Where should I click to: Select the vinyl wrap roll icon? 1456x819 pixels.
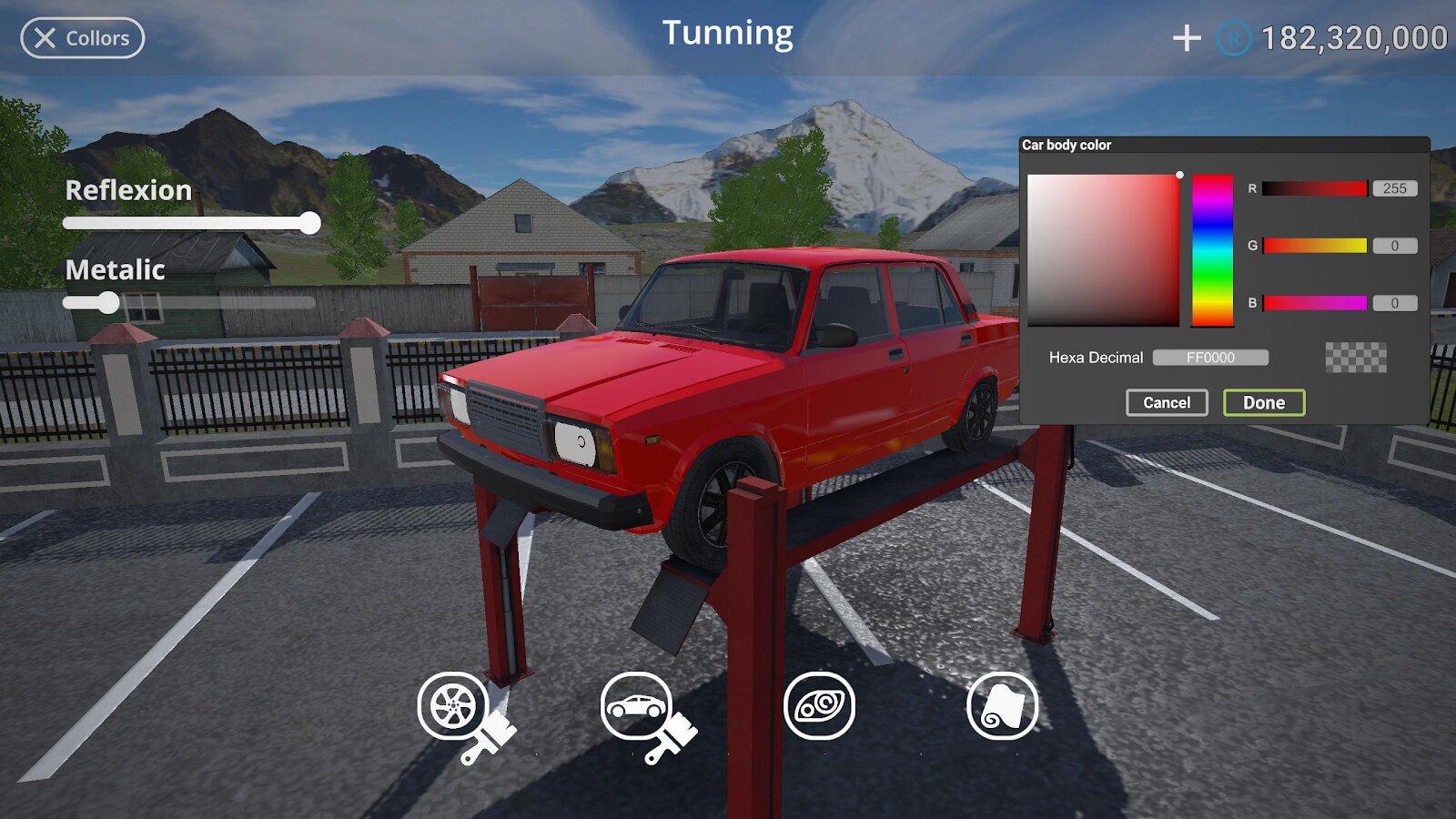[1002, 706]
